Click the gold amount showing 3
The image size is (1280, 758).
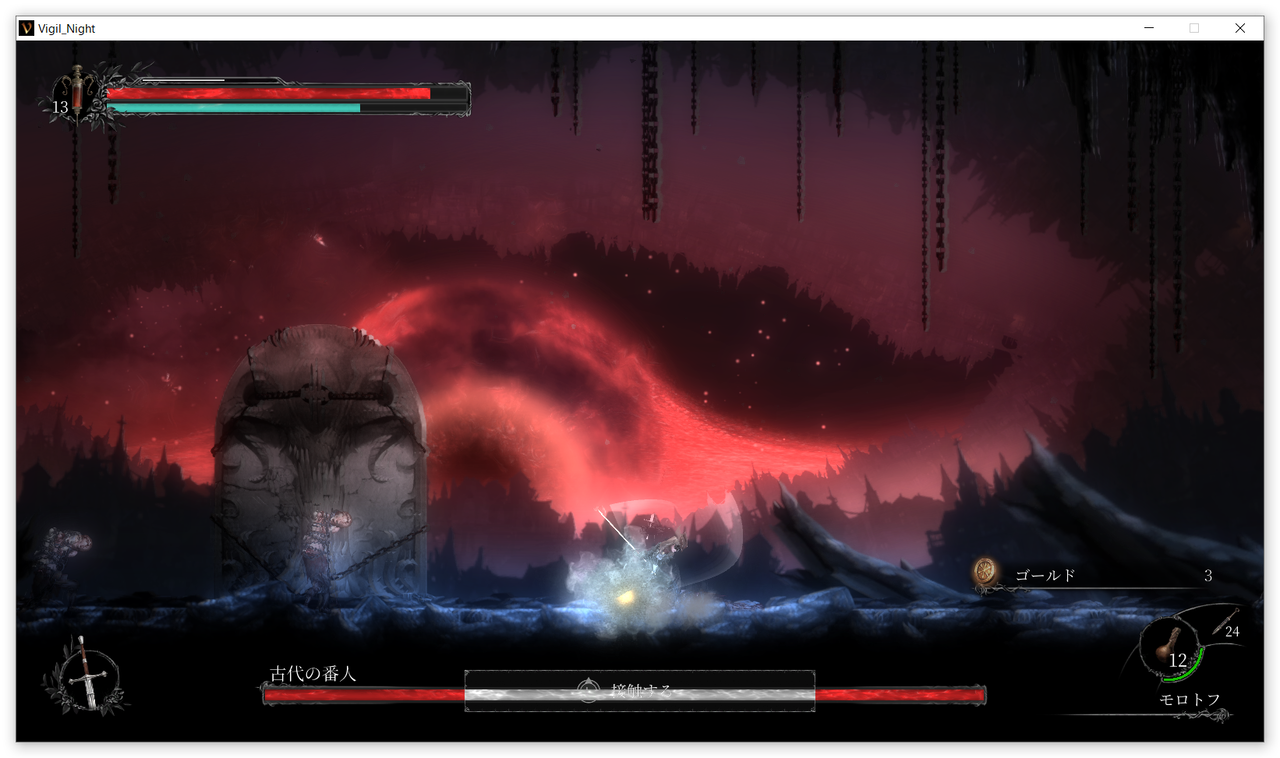1208,576
